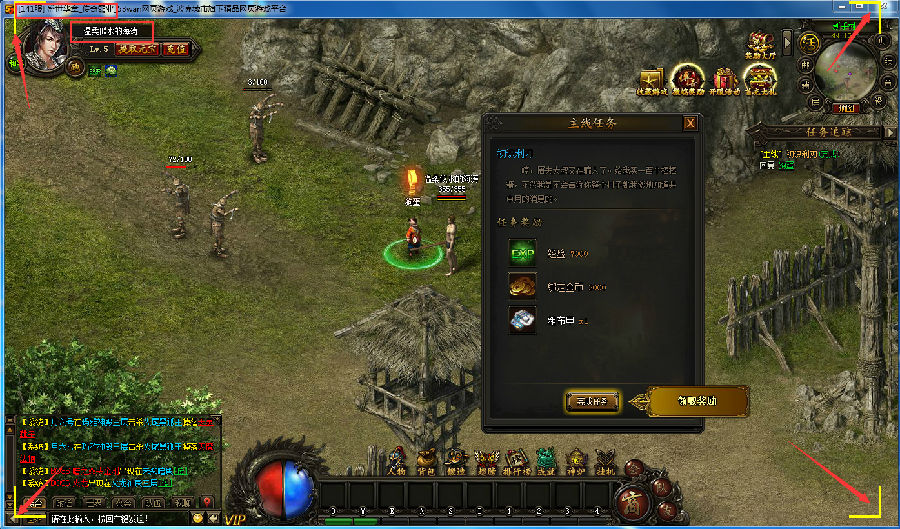Viewport: 900px width, 529px height.
Task: Collapse the 任务追踪 quest tracker arrow
Action: [891, 132]
